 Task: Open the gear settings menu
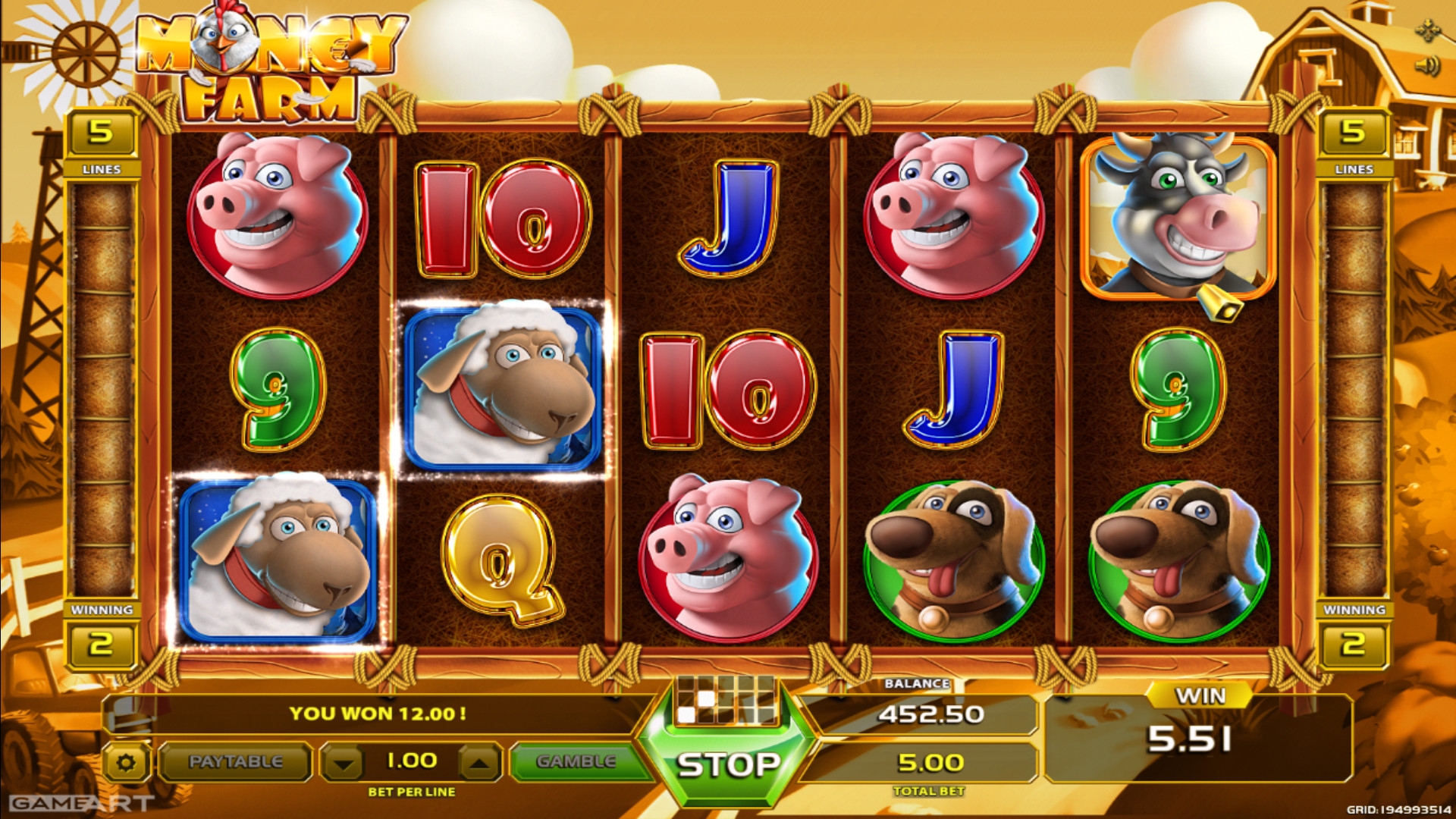click(126, 762)
